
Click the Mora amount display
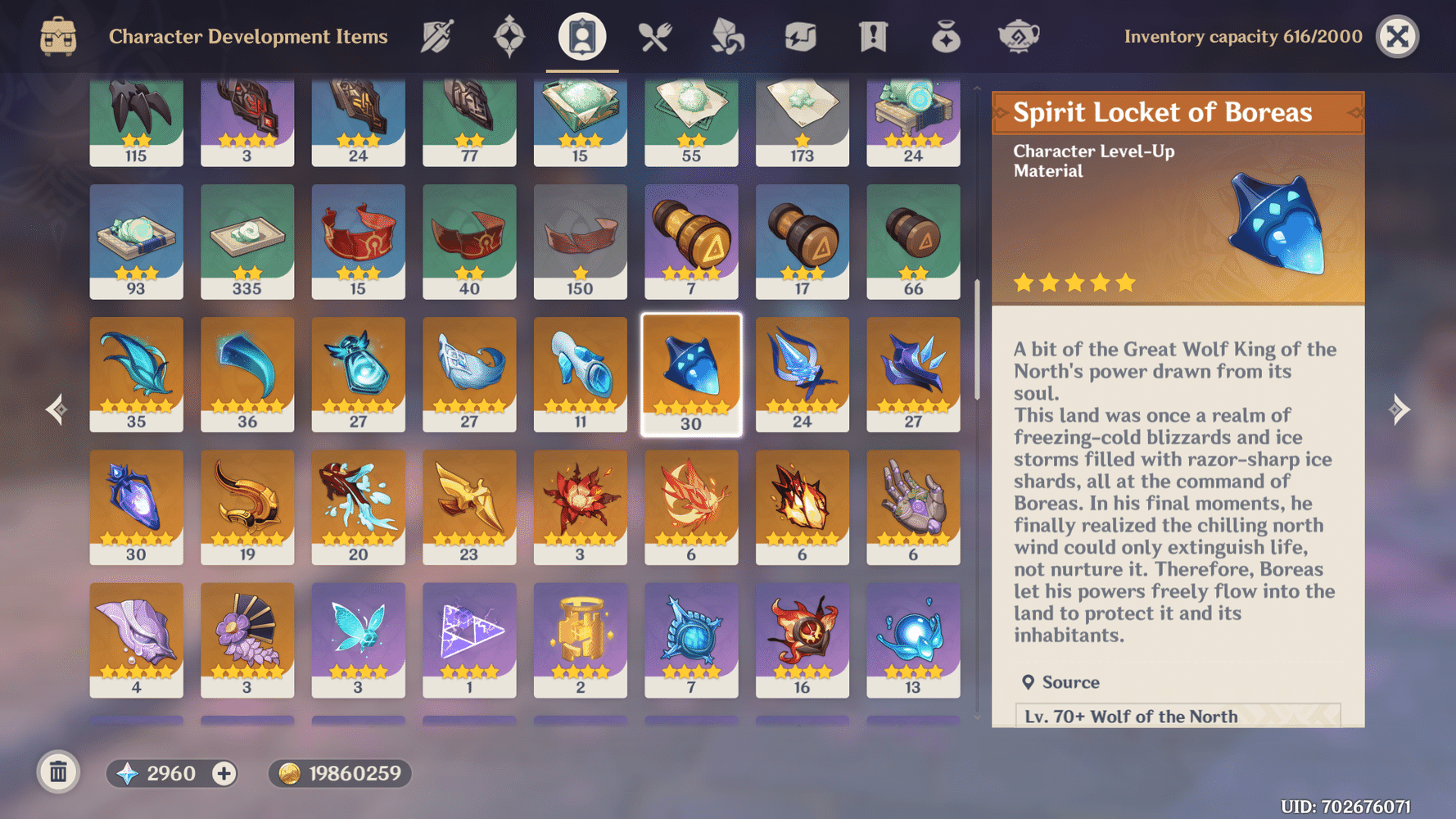[340, 772]
